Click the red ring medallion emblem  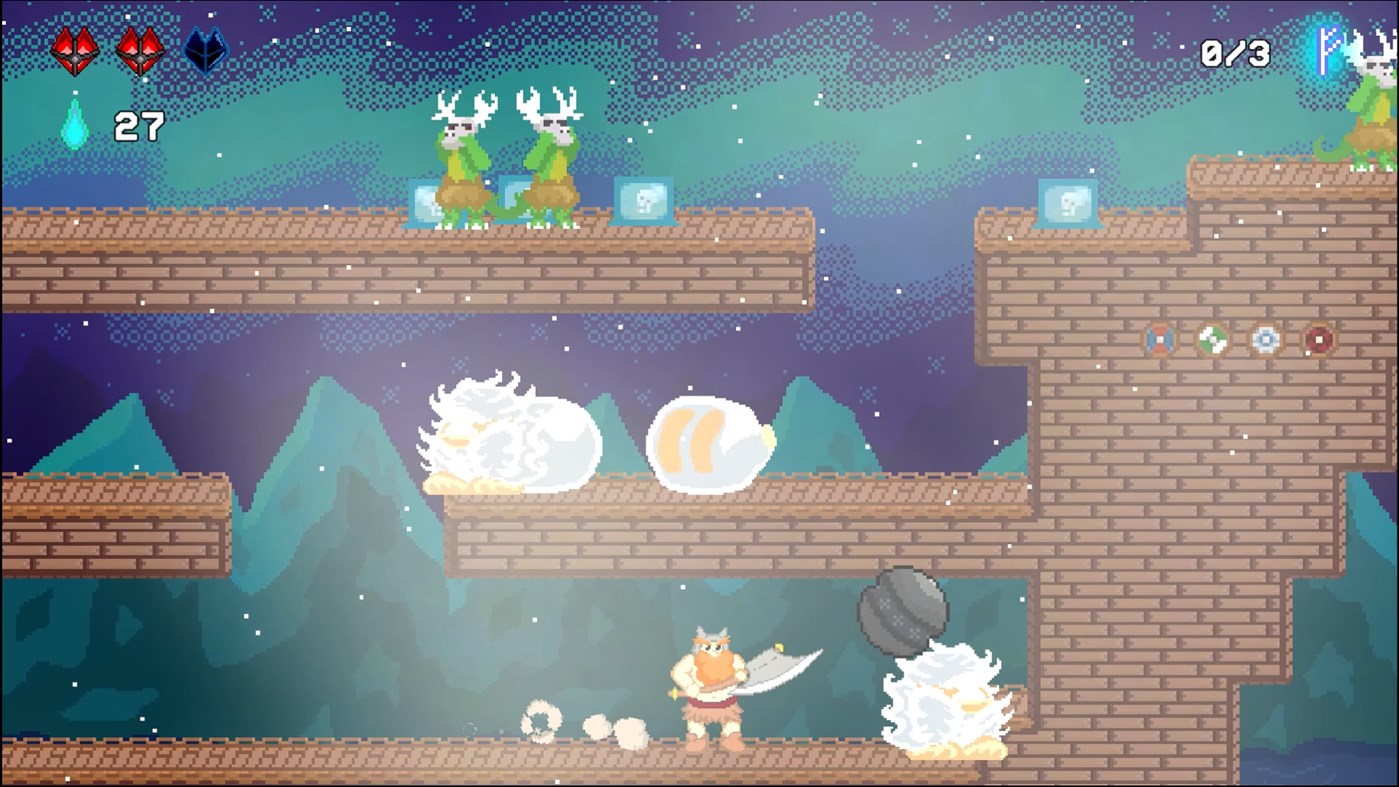[1319, 340]
